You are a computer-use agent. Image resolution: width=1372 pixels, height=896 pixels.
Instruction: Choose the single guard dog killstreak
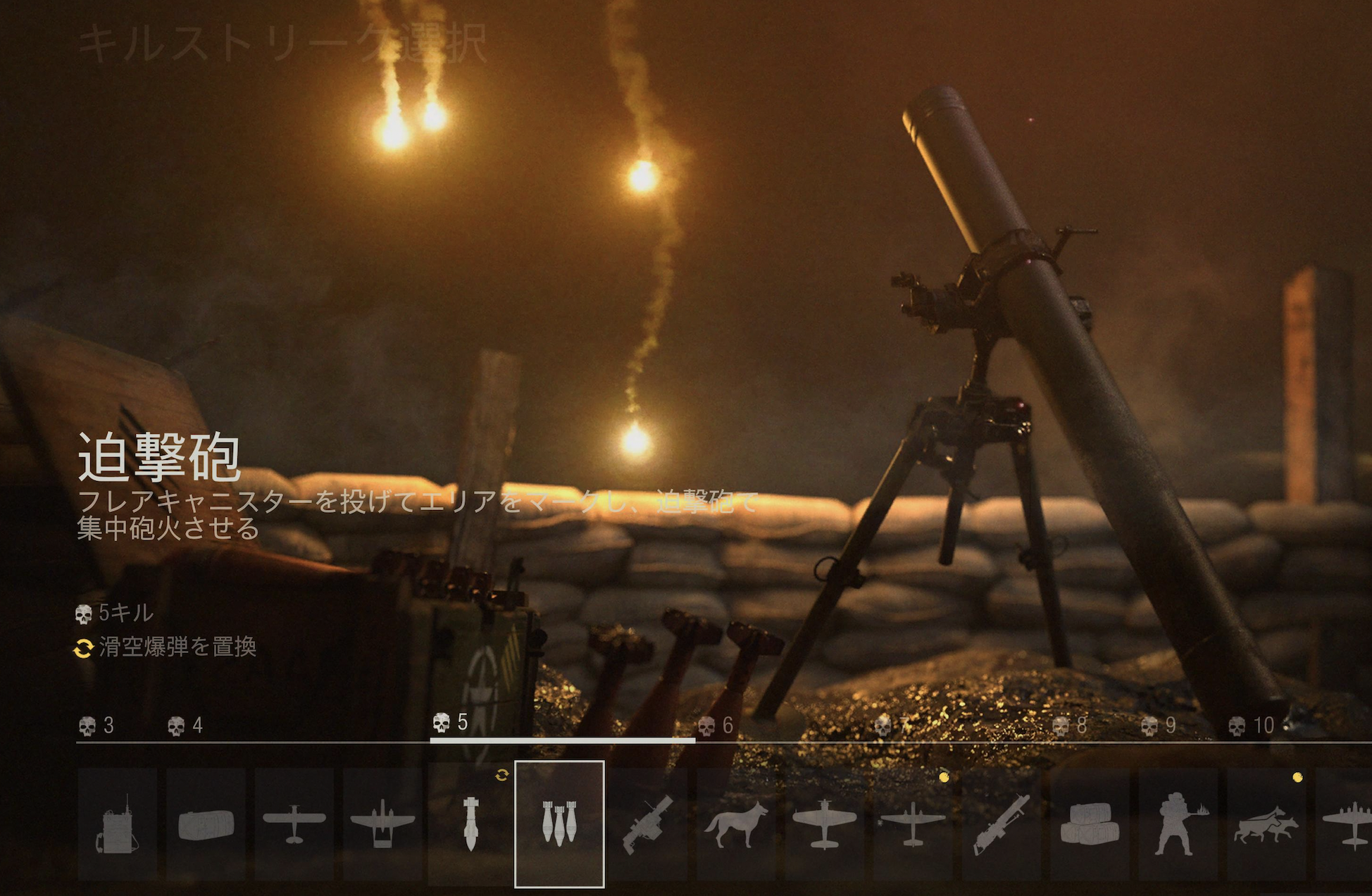(x=737, y=824)
